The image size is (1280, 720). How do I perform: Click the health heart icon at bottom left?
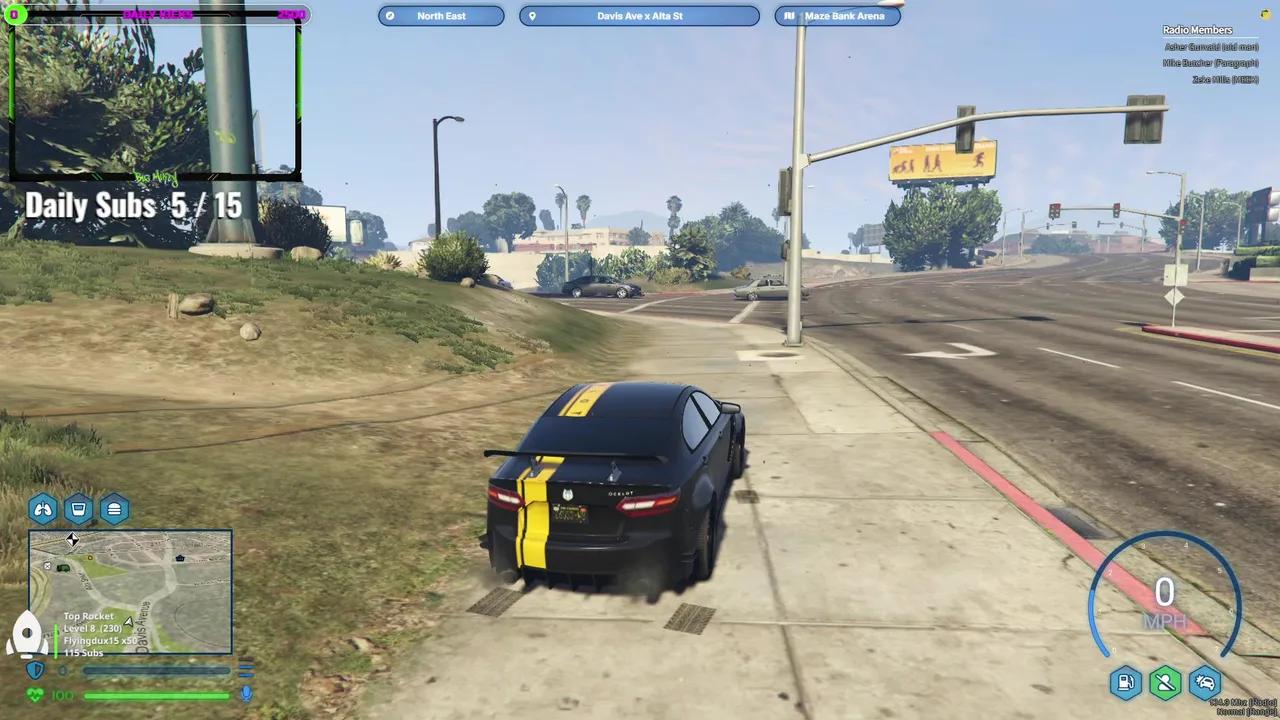coord(35,693)
